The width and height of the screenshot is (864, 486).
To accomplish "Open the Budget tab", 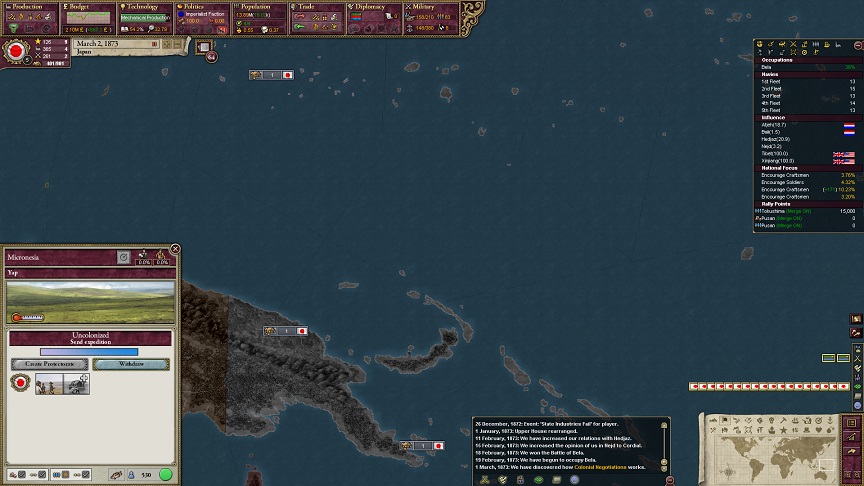I will pyautogui.click(x=87, y=7).
